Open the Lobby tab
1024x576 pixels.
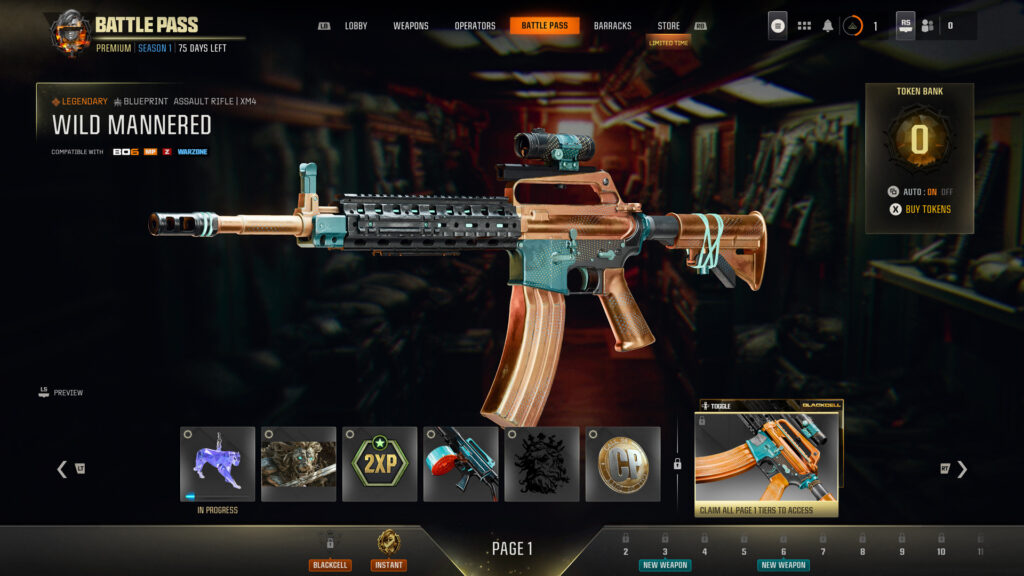pos(355,26)
